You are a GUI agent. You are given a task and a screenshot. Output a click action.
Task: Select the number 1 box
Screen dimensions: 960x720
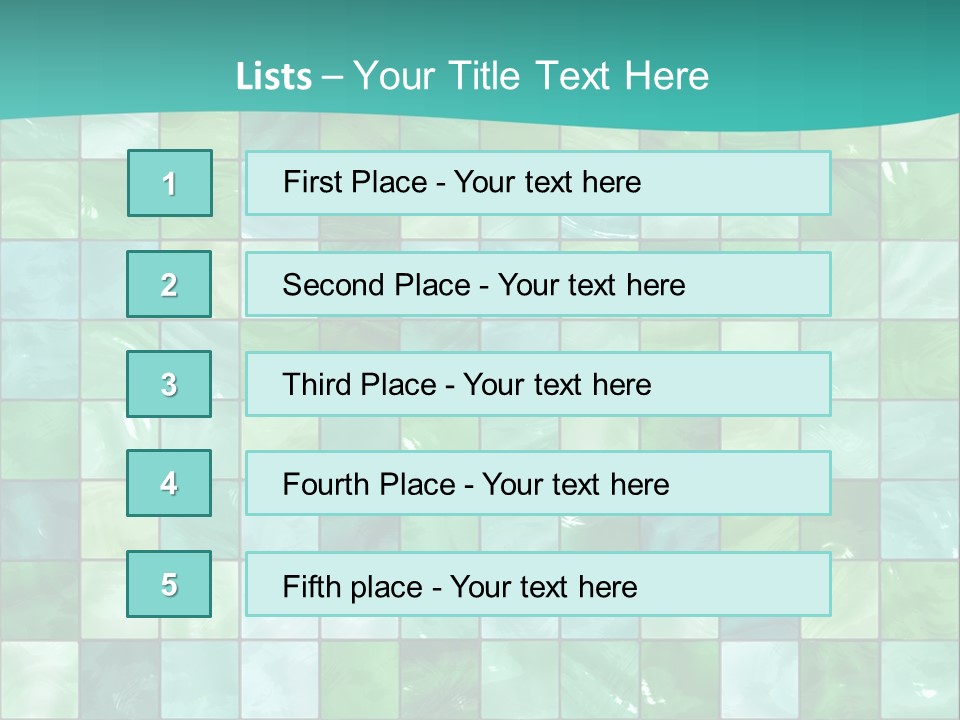coord(170,183)
